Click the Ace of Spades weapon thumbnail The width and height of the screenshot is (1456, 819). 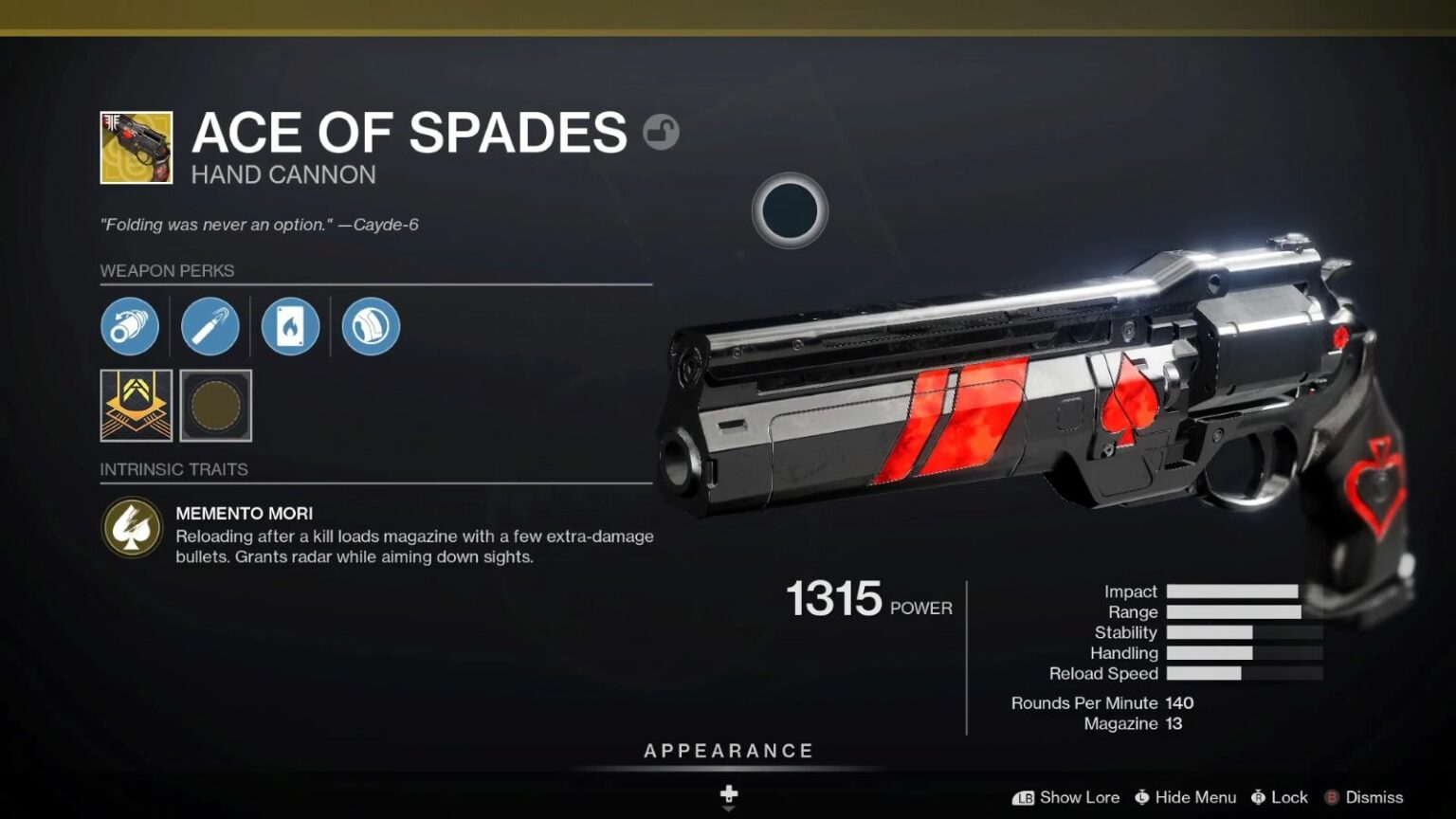pyautogui.click(x=136, y=148)
